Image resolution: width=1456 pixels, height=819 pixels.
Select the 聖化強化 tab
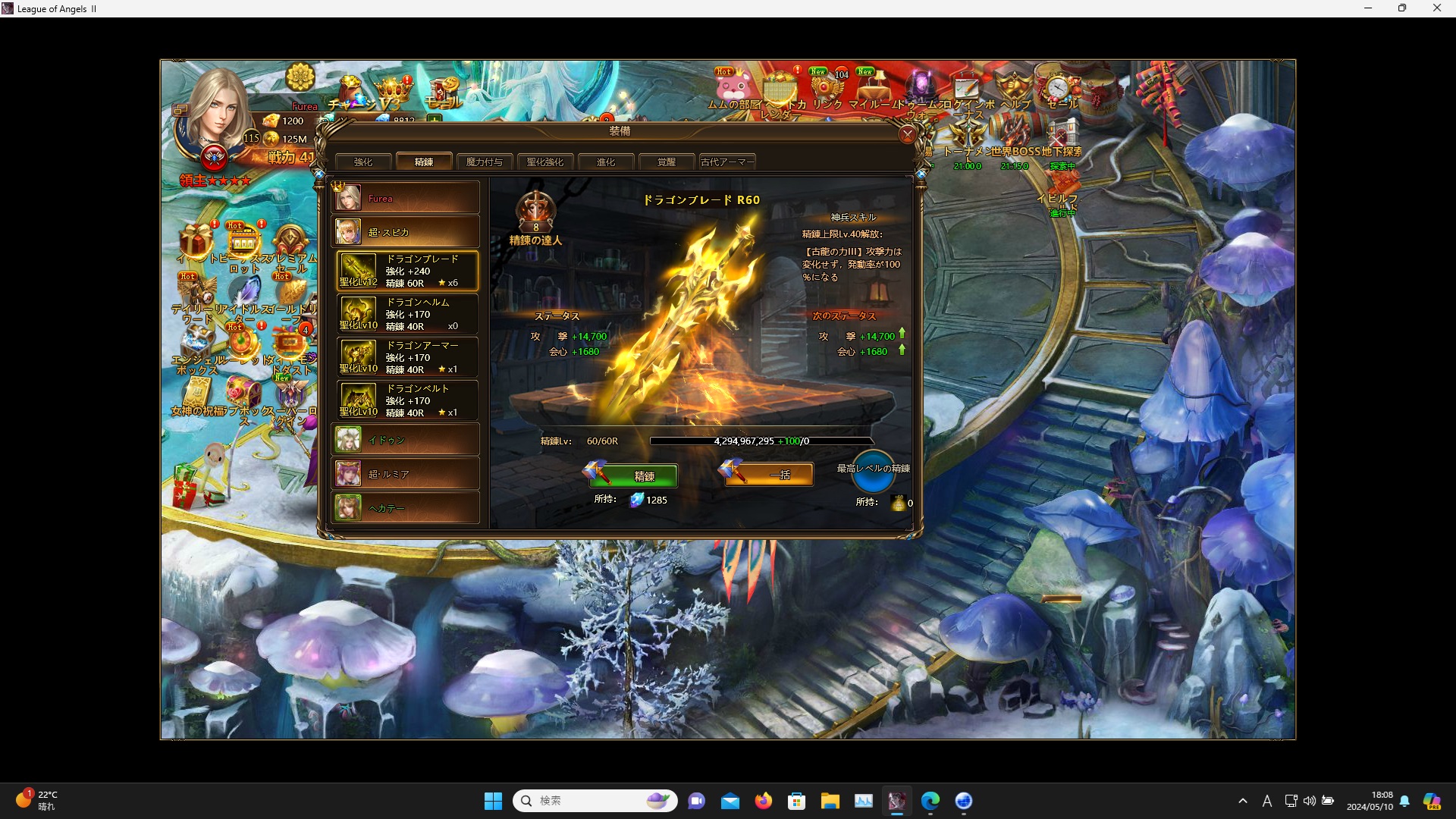[545, 162]
